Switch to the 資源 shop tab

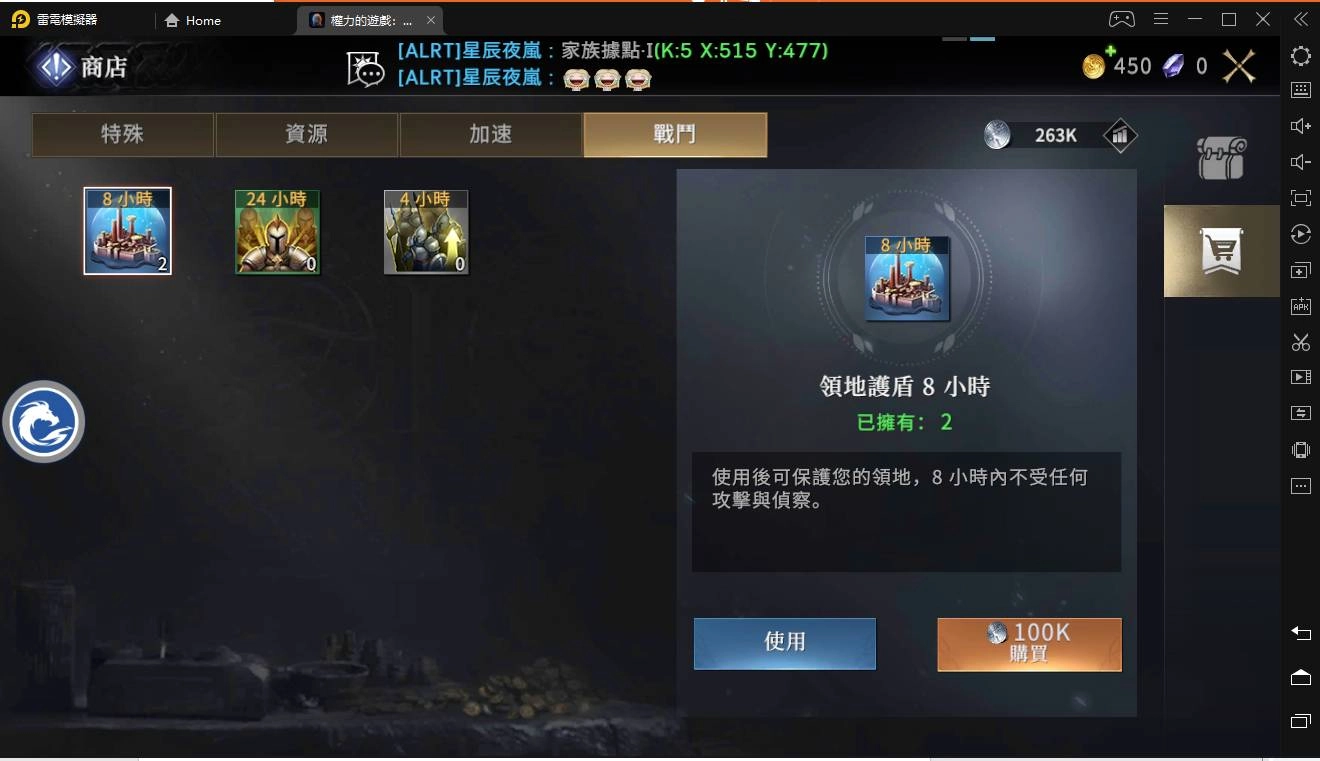pos(305,133)
